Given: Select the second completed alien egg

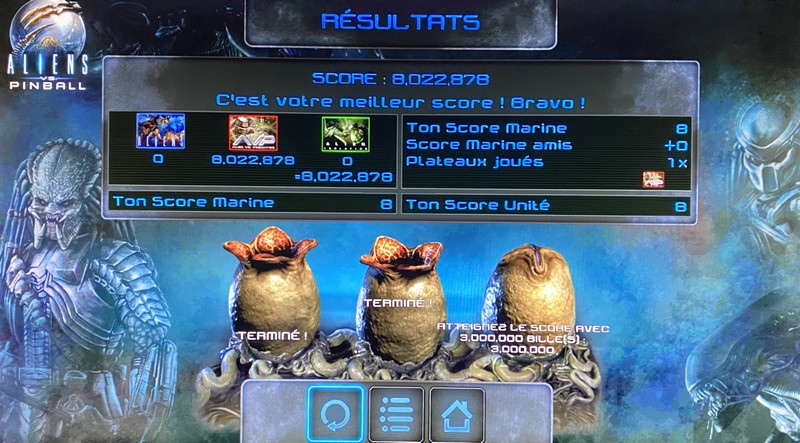Looking at the screenshot, I should [393, 300].
